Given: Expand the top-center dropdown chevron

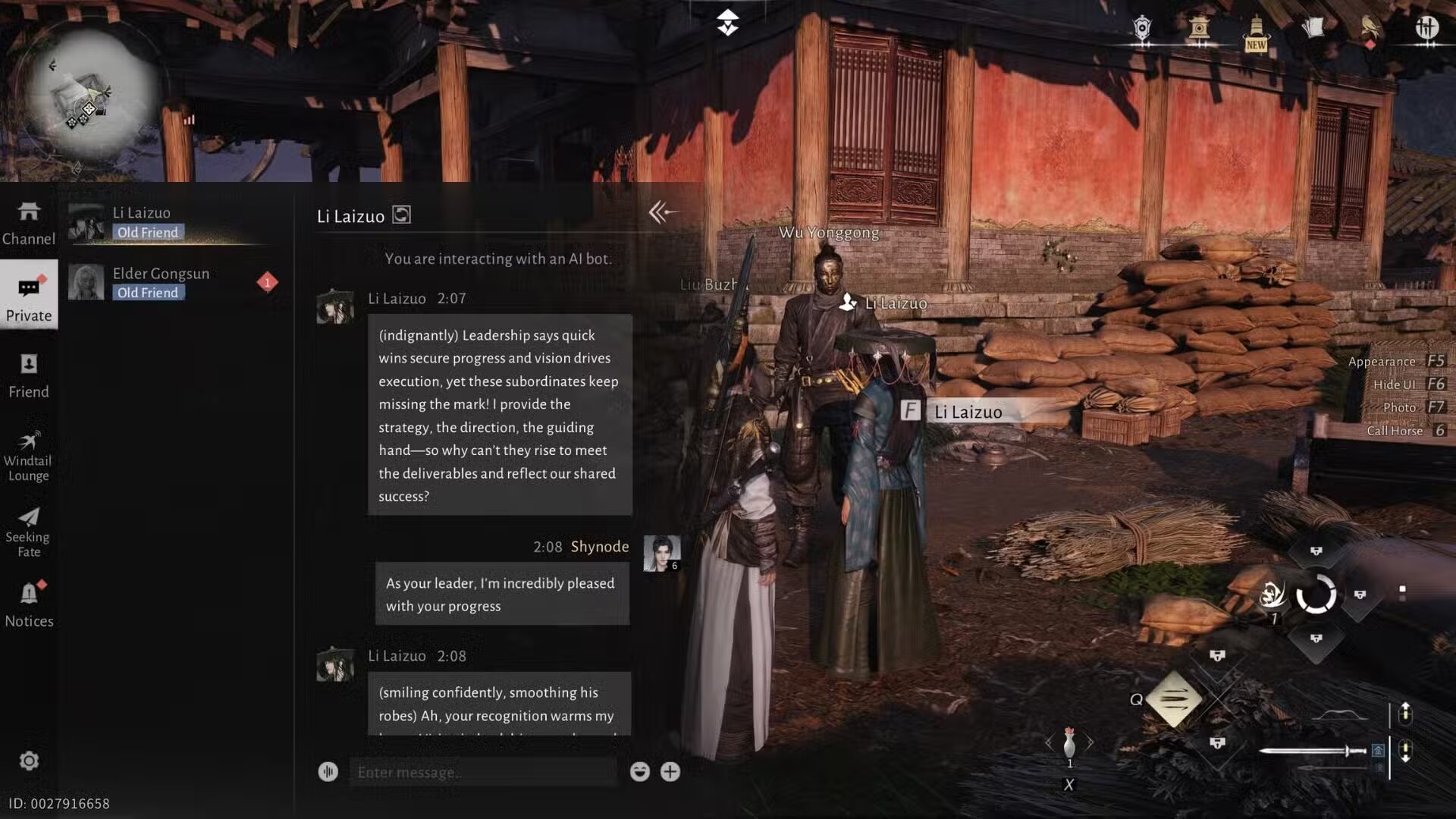Looking at the screenshot, I should 727,23.
